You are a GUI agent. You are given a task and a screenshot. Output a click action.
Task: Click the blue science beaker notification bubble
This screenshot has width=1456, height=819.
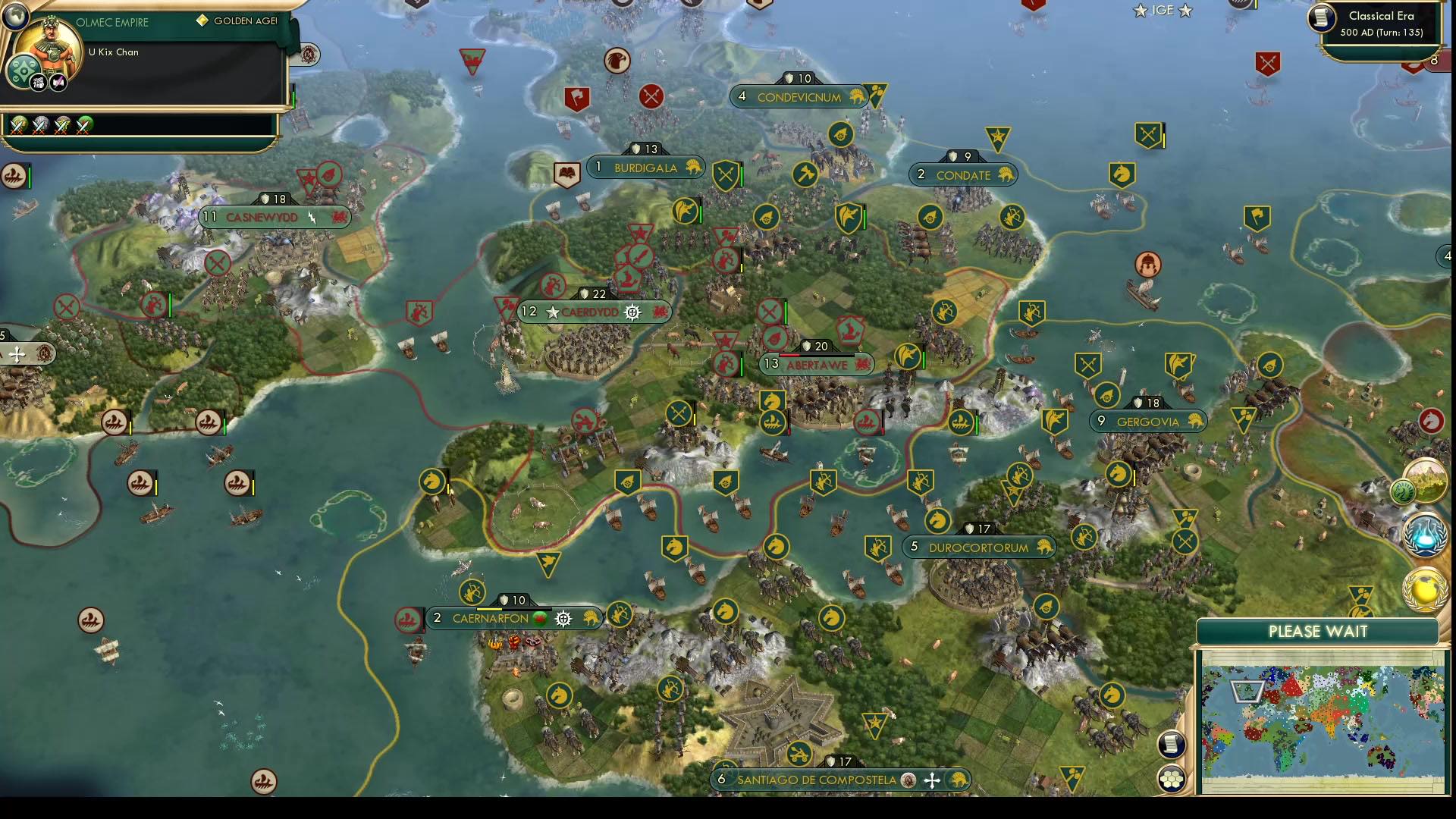tap(1424, 535)
